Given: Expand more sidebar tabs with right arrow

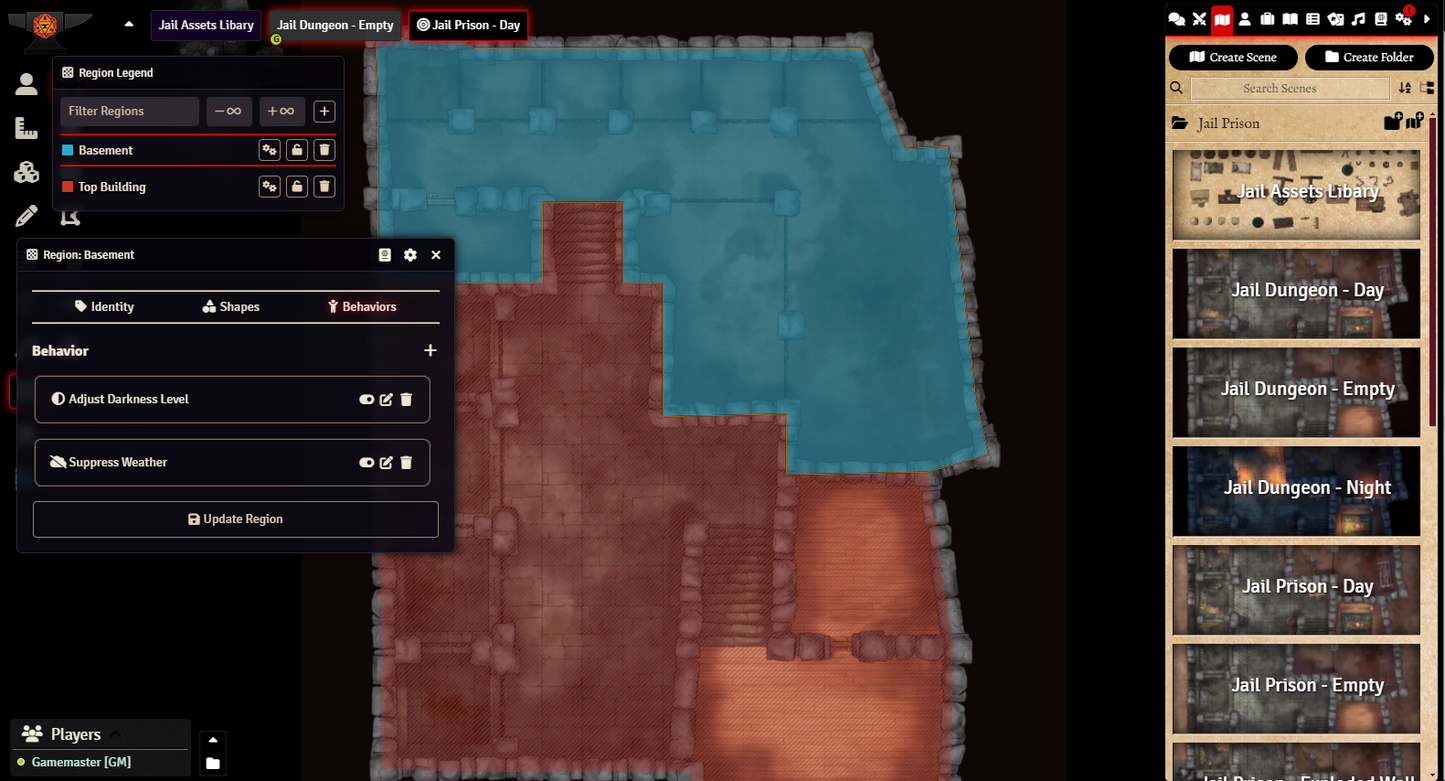Looking at the screenshot, I should (x=1428, y=18).
